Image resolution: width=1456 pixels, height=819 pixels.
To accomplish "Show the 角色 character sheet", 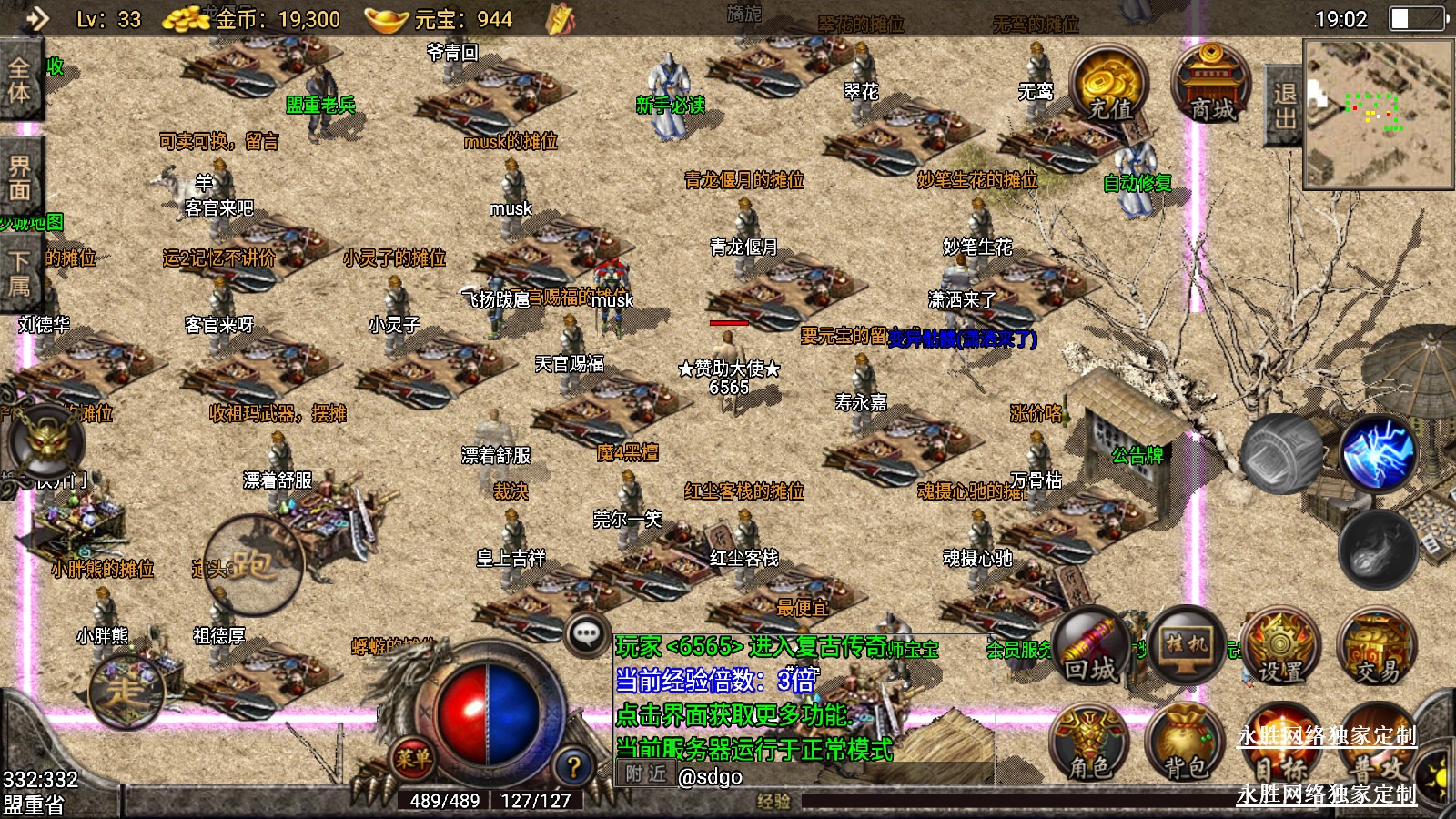I will click(1089, 743).
